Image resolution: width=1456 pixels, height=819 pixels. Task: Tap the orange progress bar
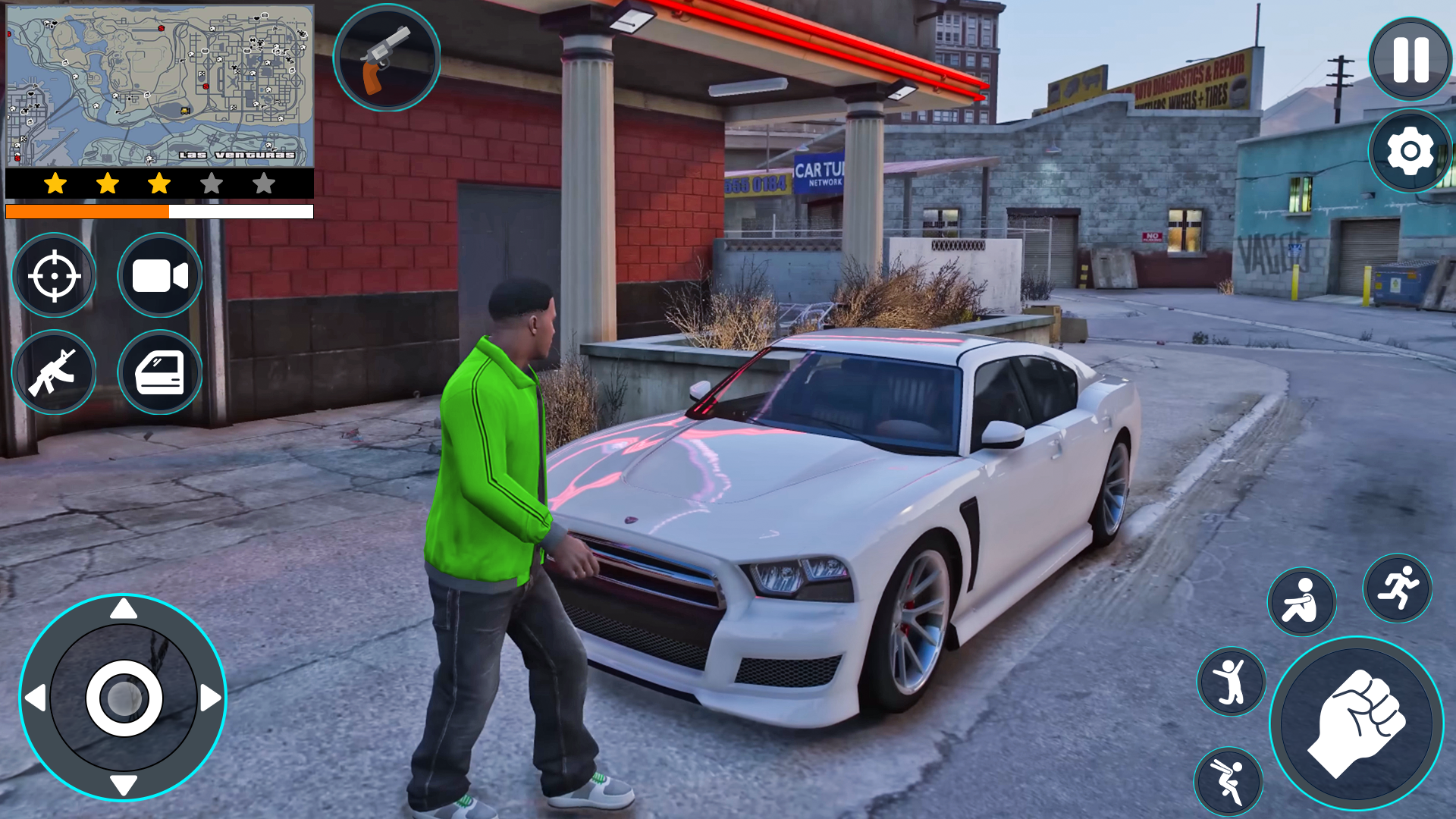(x=87, y=210)
